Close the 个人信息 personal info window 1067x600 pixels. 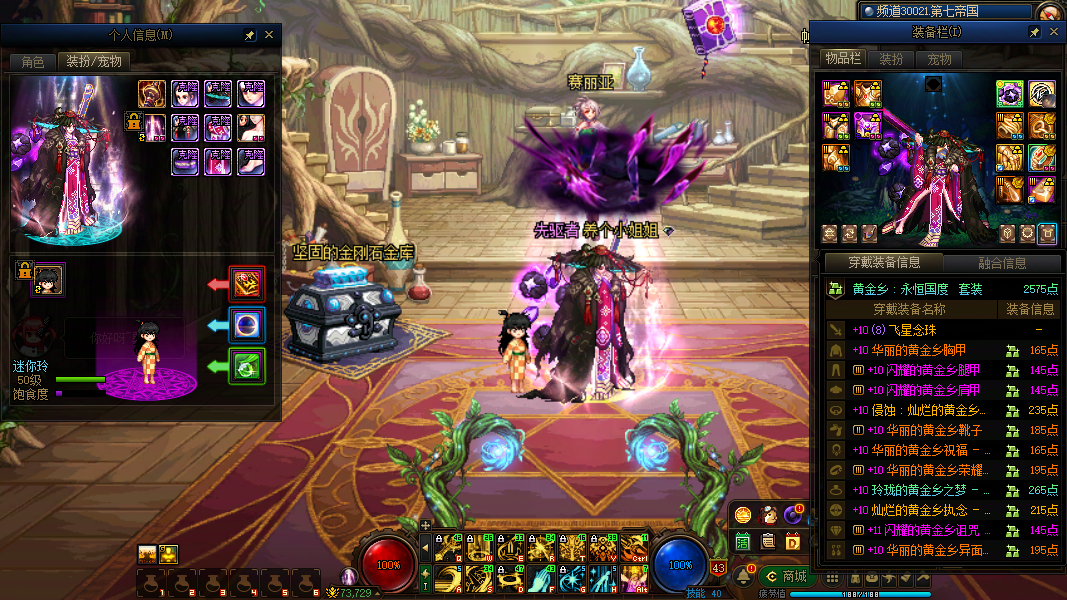tap(268, 35)
